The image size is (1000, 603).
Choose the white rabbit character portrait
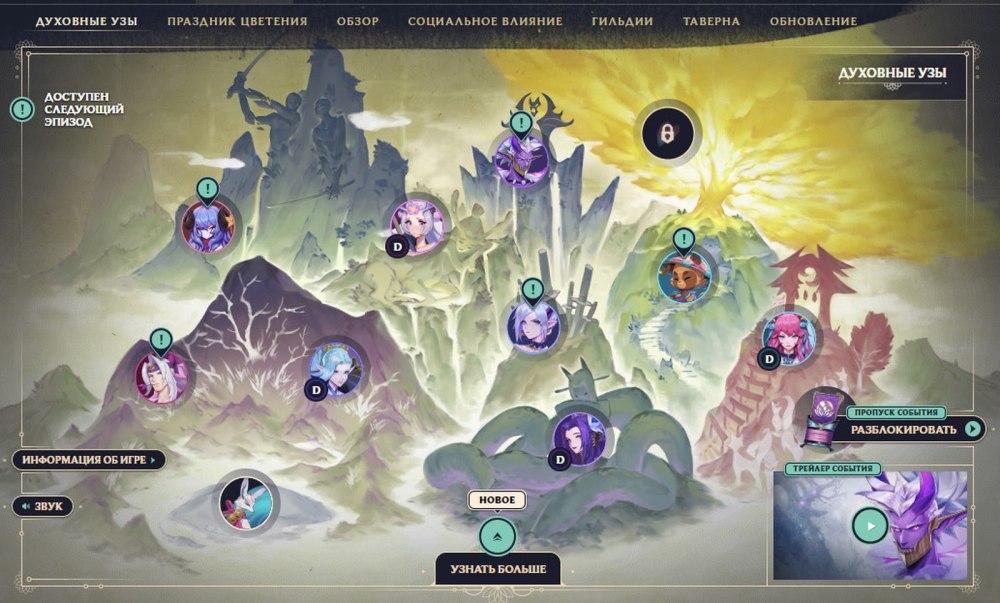(x=247, y=501)
